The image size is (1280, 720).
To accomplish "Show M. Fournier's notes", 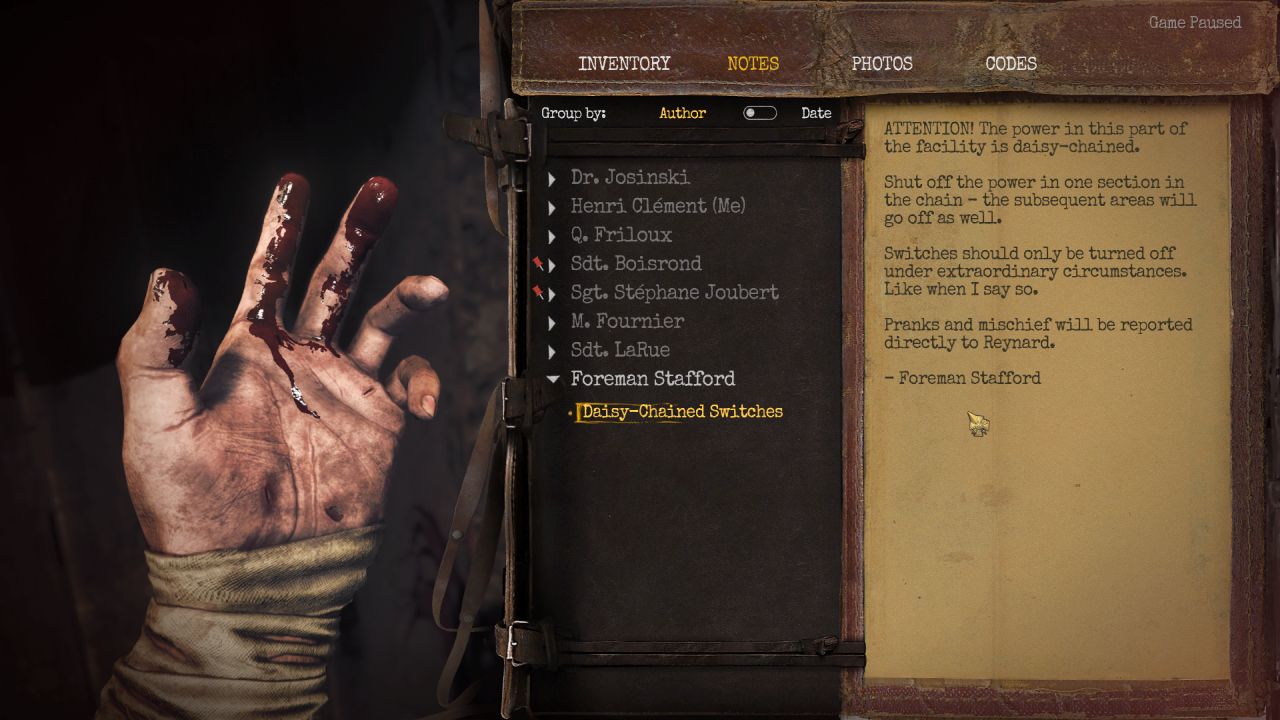I will tap(627, 321).
